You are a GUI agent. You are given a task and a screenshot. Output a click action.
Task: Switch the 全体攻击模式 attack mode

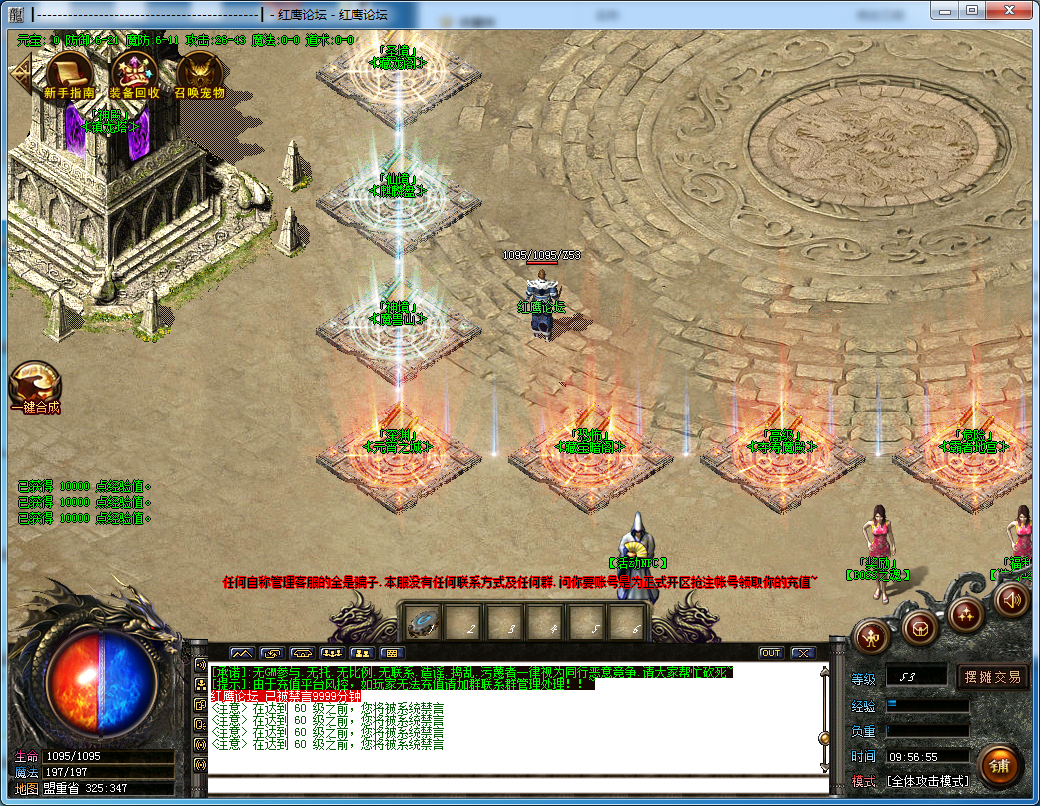tap(928, 781)
